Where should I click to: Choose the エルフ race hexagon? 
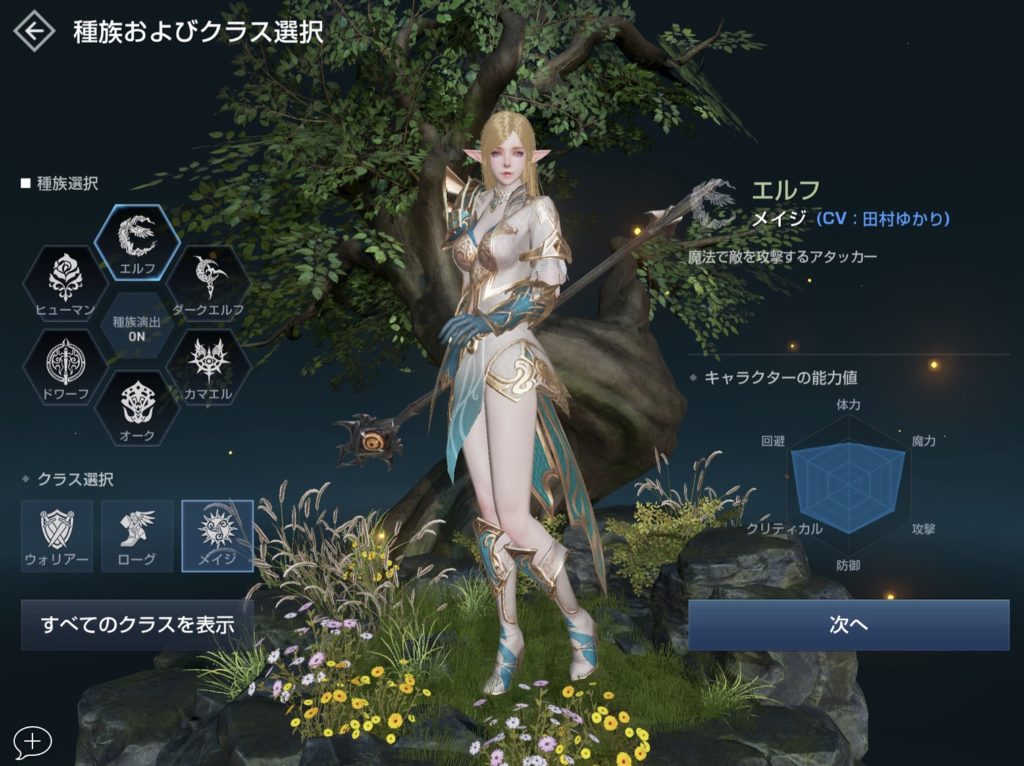pyautogui.click(x=136, y=241)
